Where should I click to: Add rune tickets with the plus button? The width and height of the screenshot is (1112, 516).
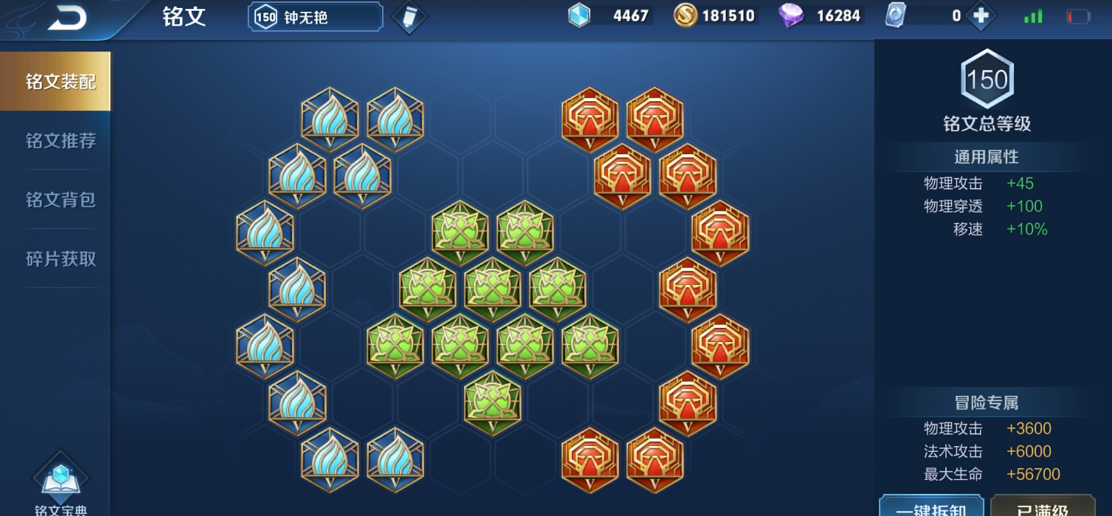pyautogui.click(x=981, y=16)
